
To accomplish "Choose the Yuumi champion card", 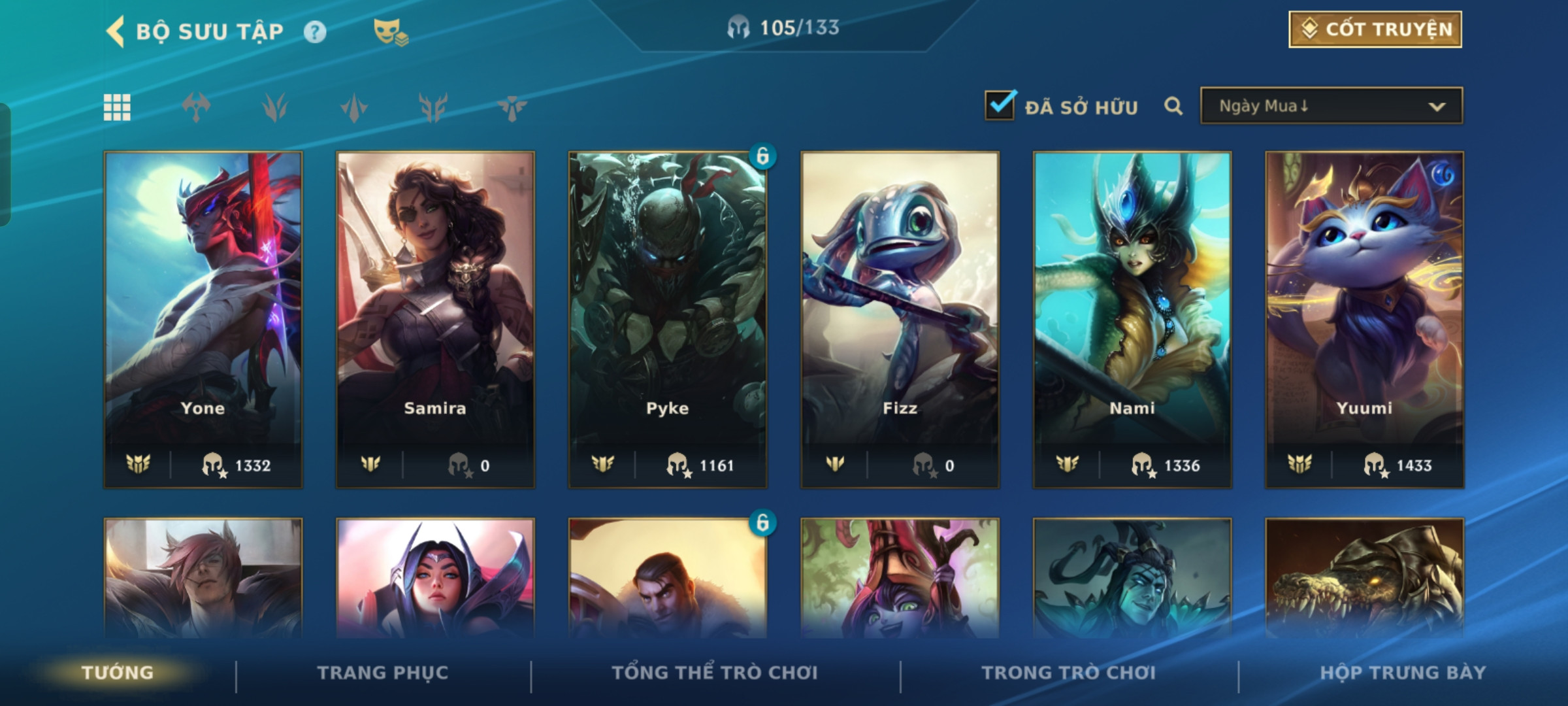I will click(x=1364, y=319).
